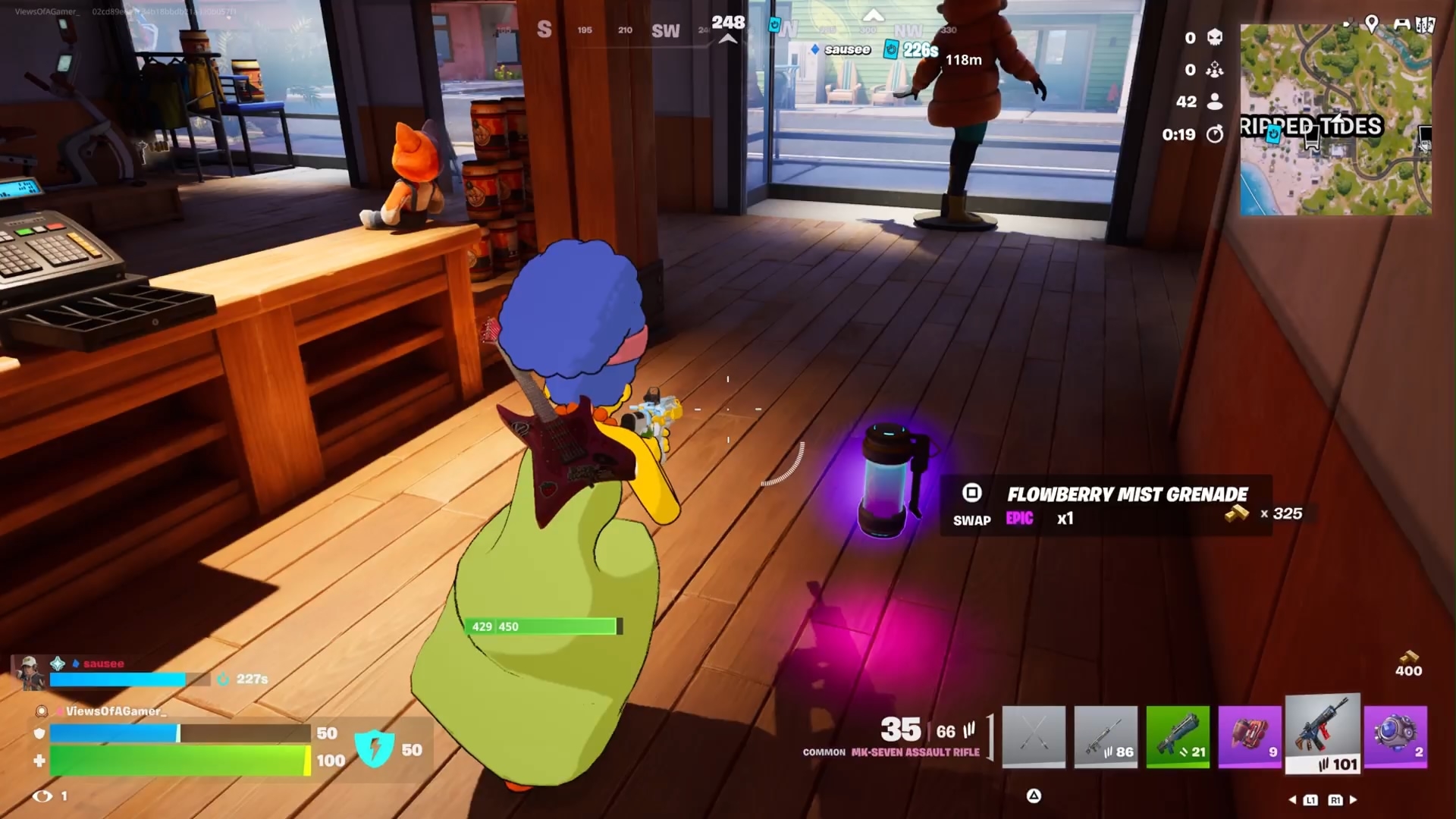Pick the purple orb grenade slot

point(1395,736)
